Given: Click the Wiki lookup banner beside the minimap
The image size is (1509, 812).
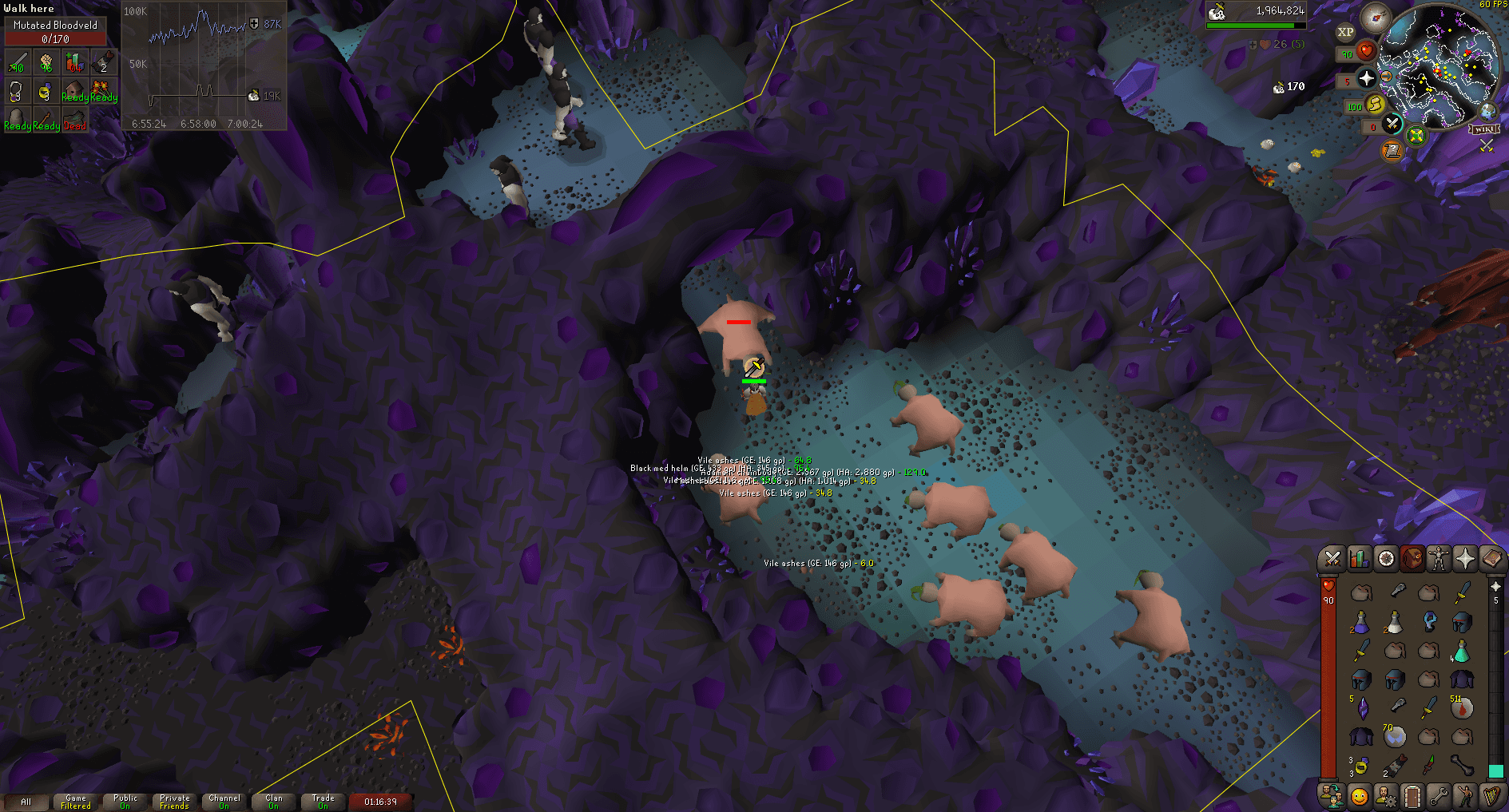Looking at the screenshot, I should pos(1484,129).
